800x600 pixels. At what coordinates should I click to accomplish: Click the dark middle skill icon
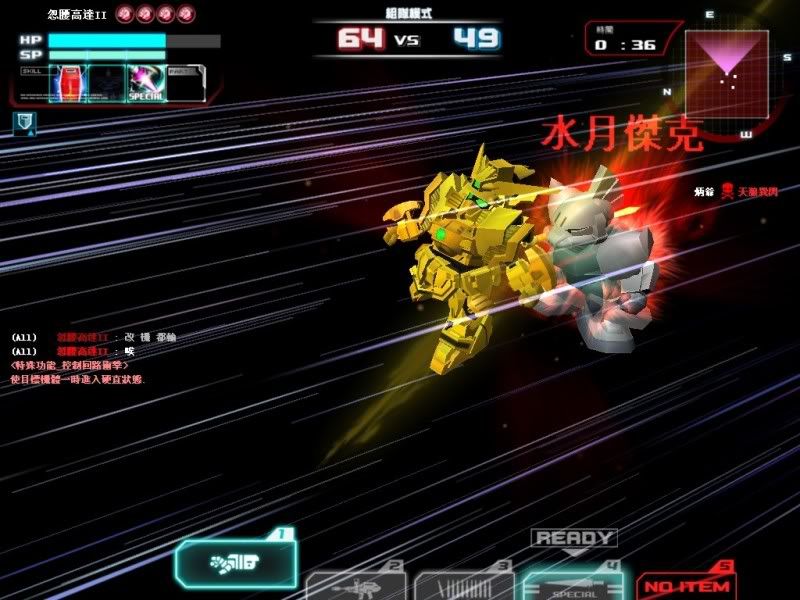click(105, 82)
